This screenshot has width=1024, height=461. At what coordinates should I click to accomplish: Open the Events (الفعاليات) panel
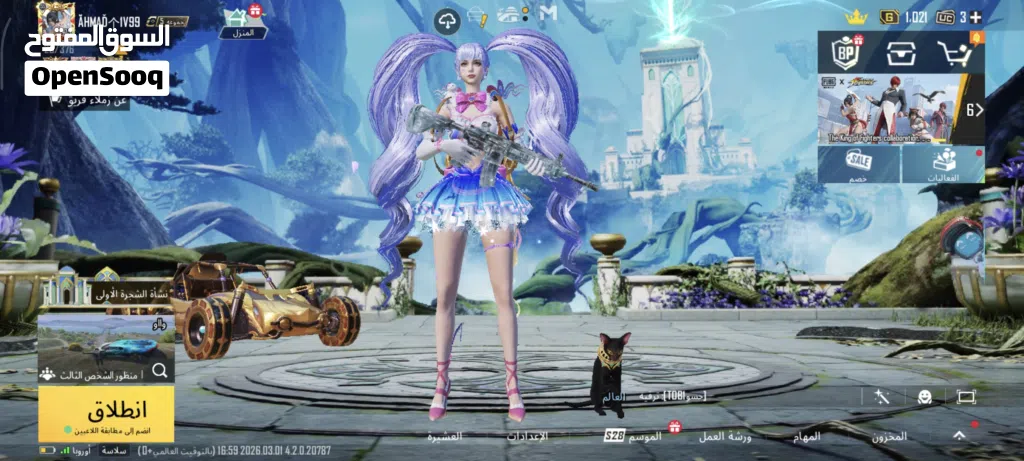click(943, 165)
